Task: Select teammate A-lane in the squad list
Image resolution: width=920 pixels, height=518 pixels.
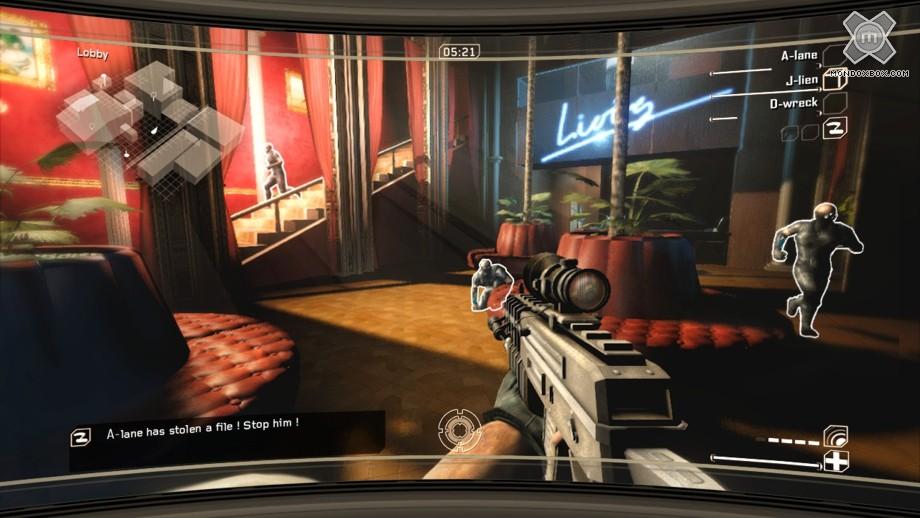Action: click(x=799, y=57)
